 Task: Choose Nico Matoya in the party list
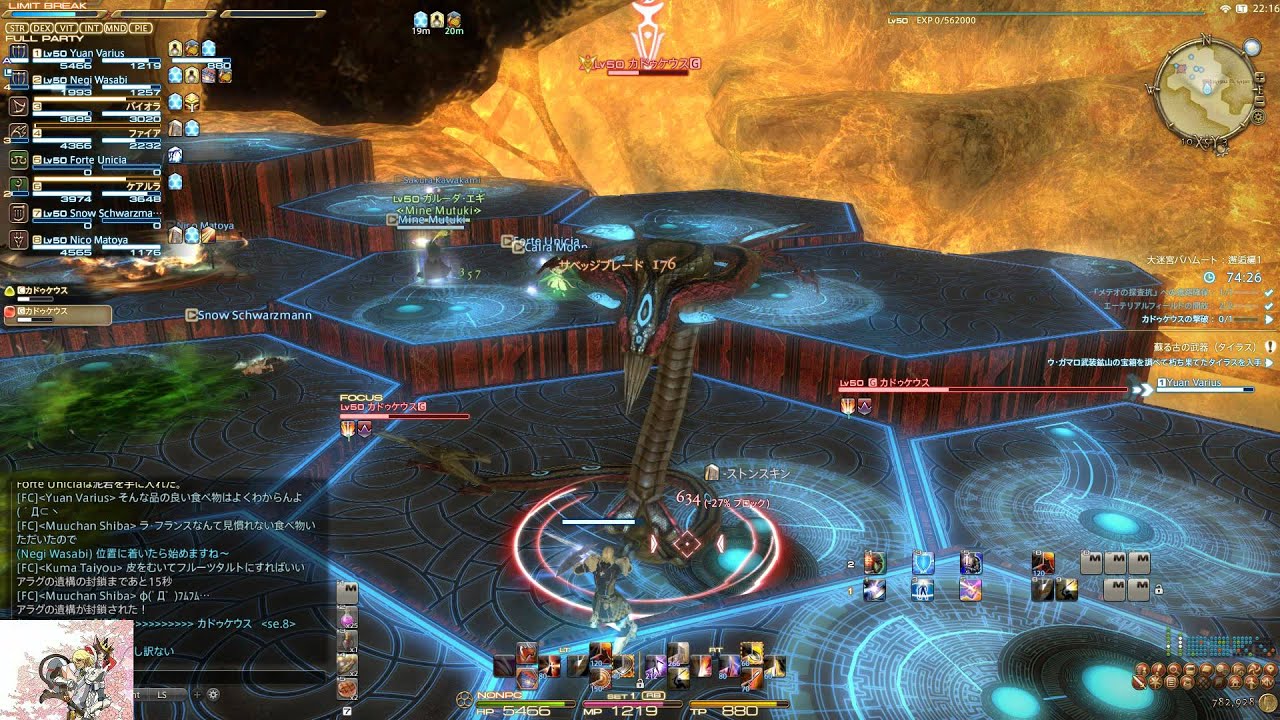90,240
